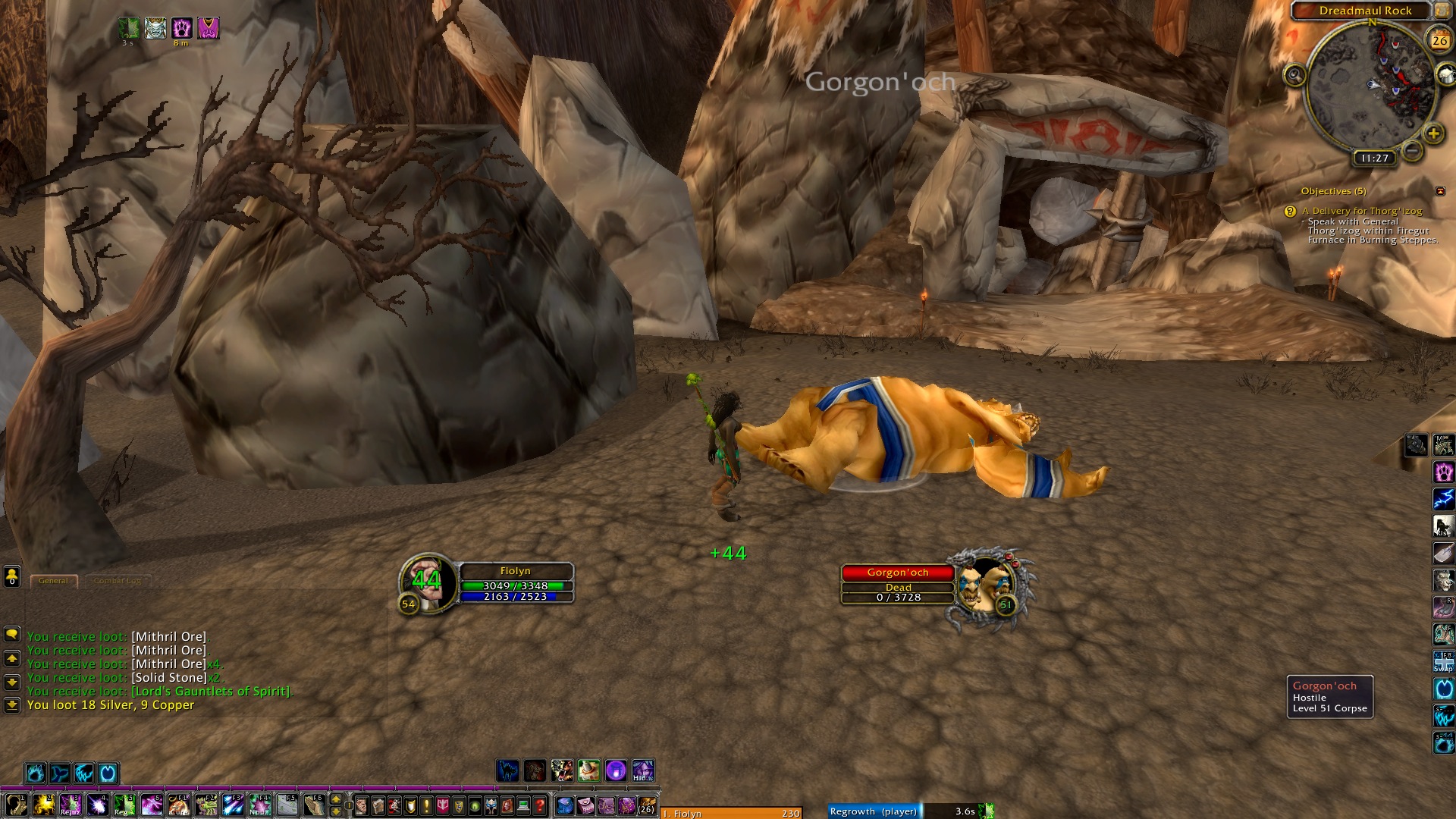Open the calendar showing day 26
Screen dimensions: 1456x819
[x=1439, y=41]
